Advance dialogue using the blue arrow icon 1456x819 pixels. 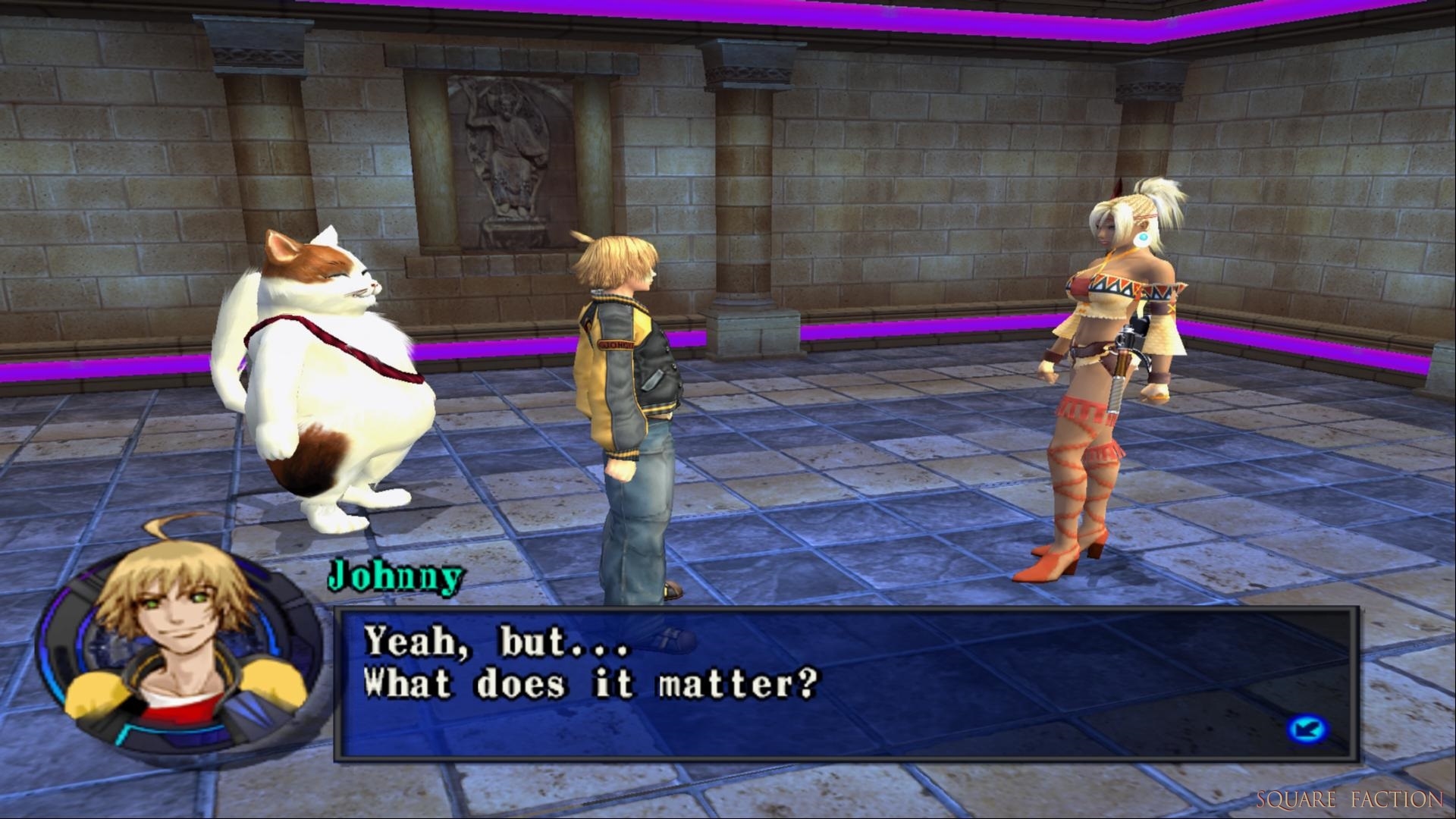[x=1307, y=730]
